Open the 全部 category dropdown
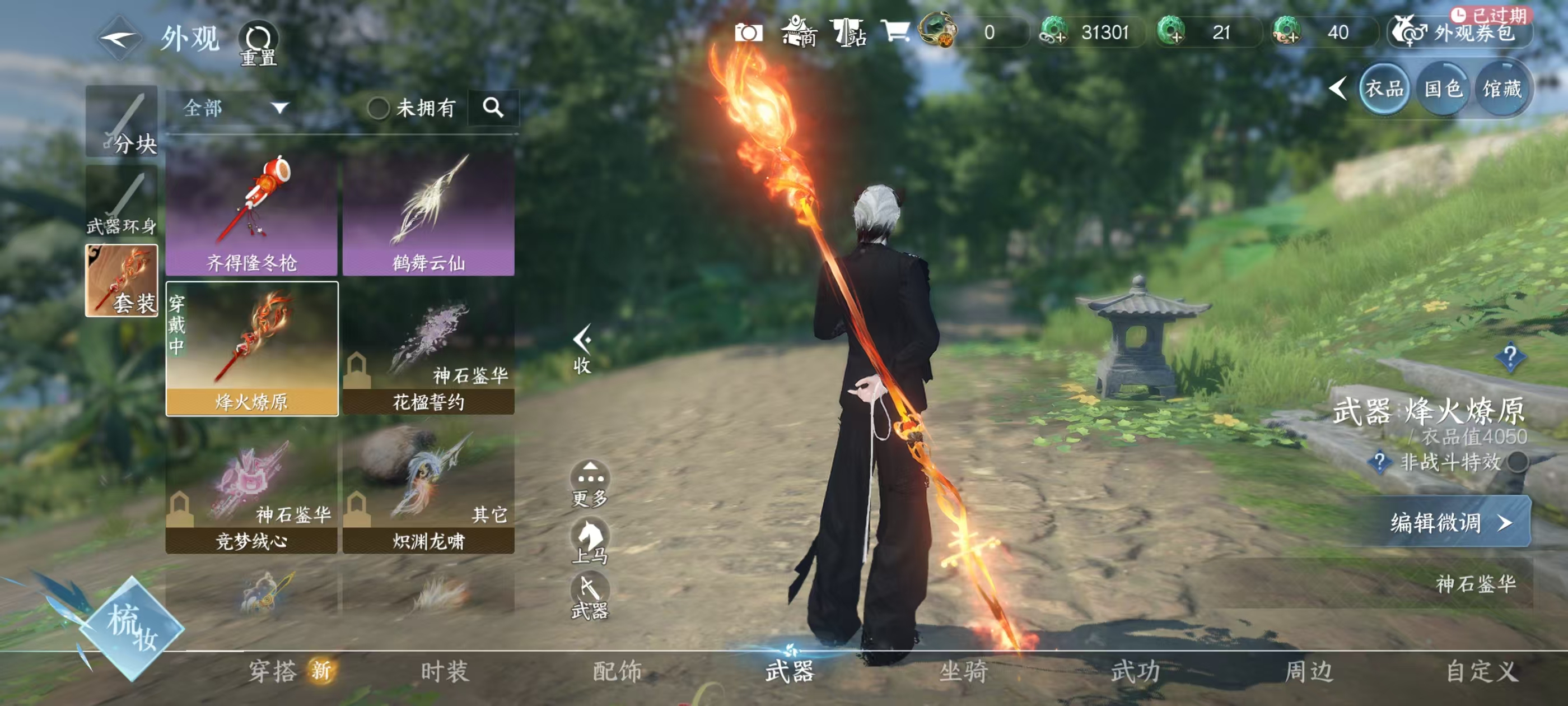 (x=231, y=108)
